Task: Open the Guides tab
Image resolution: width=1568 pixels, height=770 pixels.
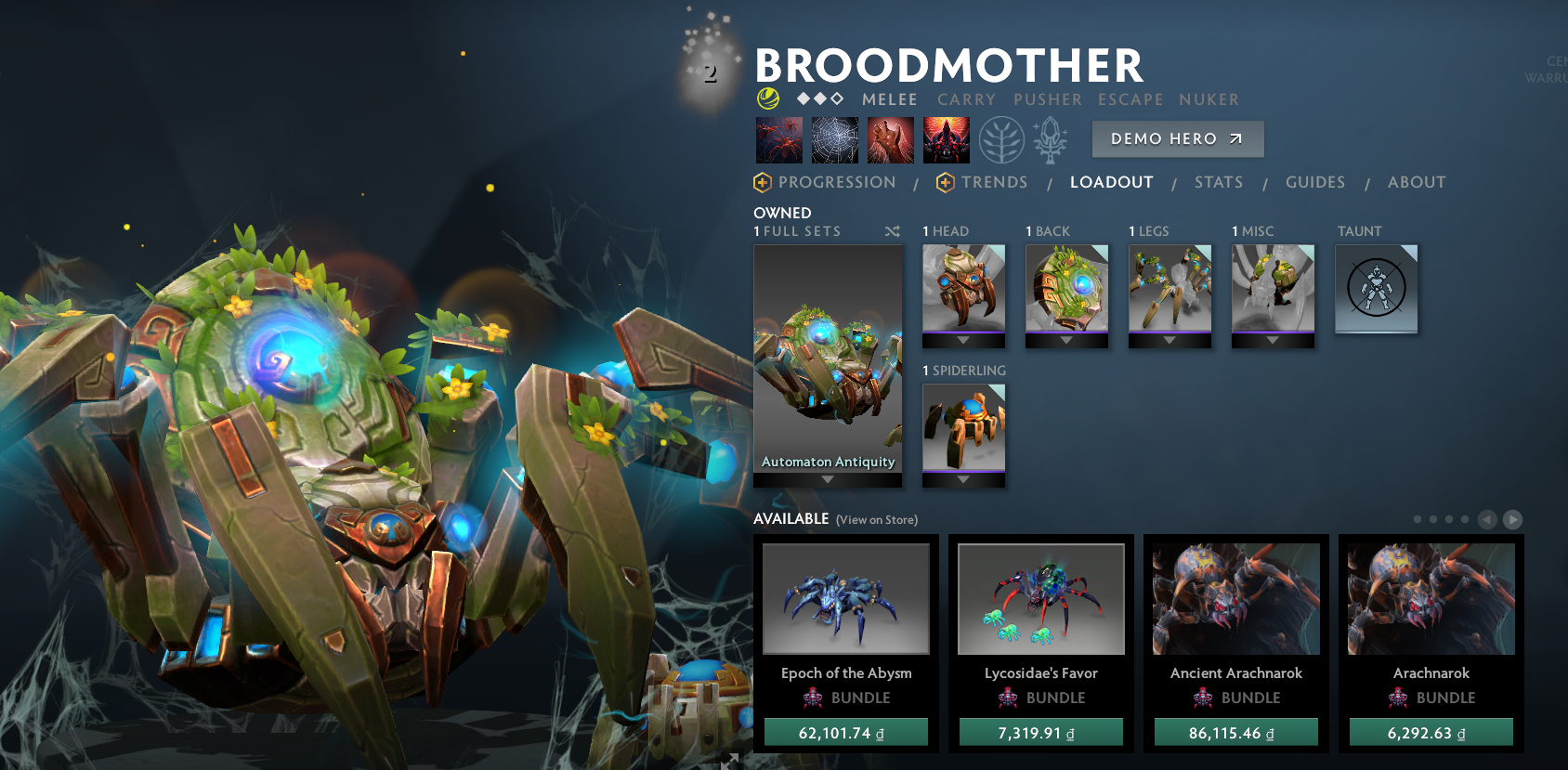Action: pos(1315,182)
